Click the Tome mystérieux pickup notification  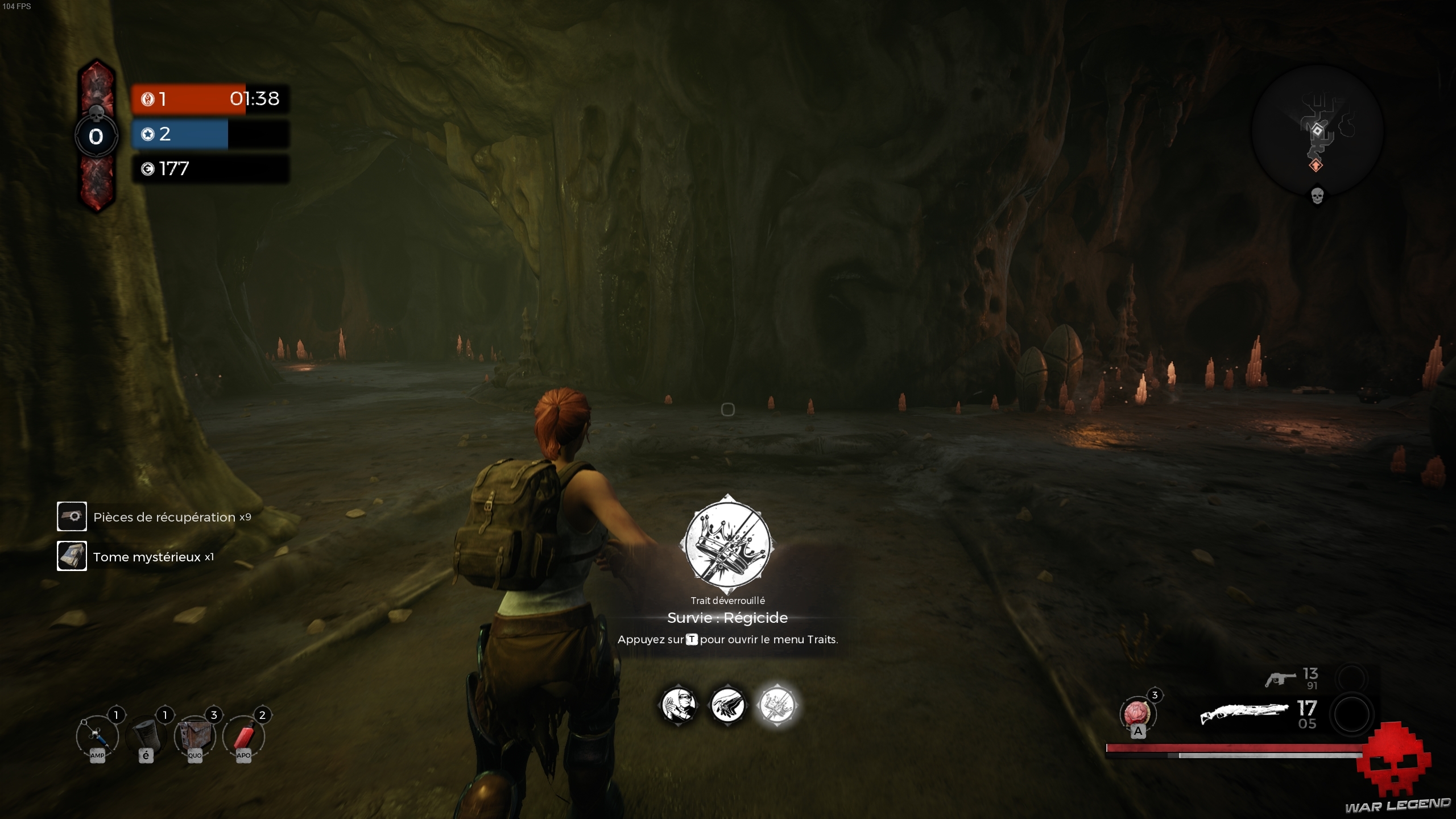[136, 557]
